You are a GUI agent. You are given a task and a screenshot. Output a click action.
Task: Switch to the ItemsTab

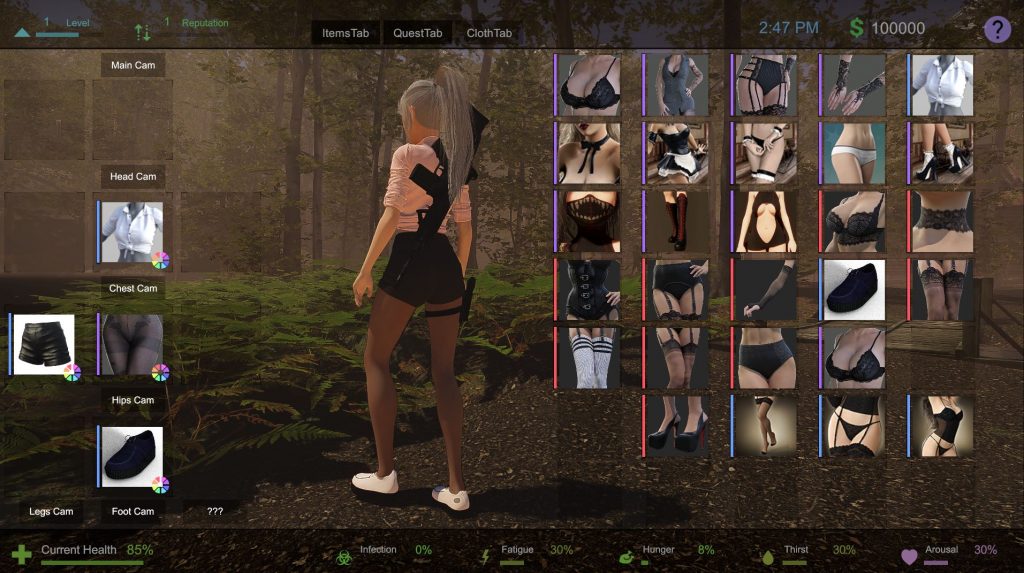tap(345, 33)
